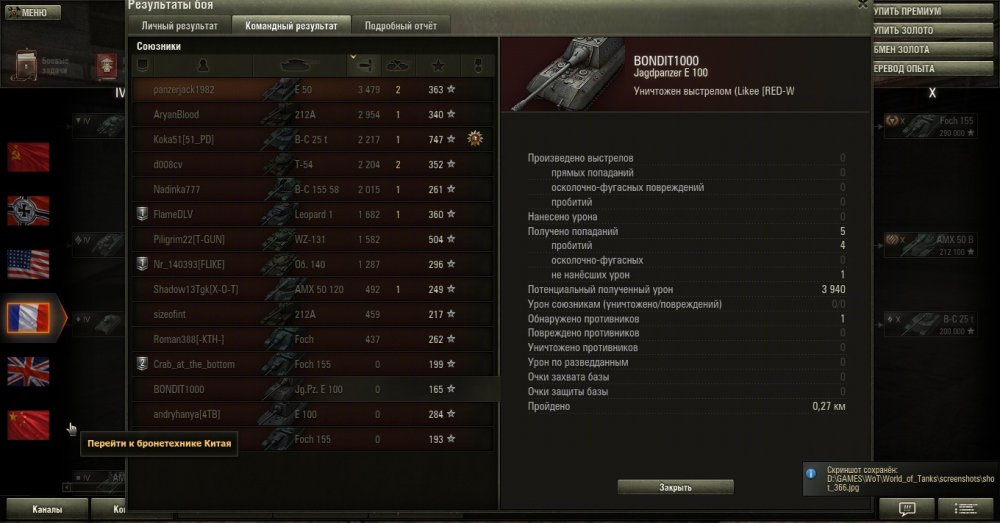The width and height of the screenshot is (1000, 523).
Task: Open the Обмен золота option
Action: (913, 49)
